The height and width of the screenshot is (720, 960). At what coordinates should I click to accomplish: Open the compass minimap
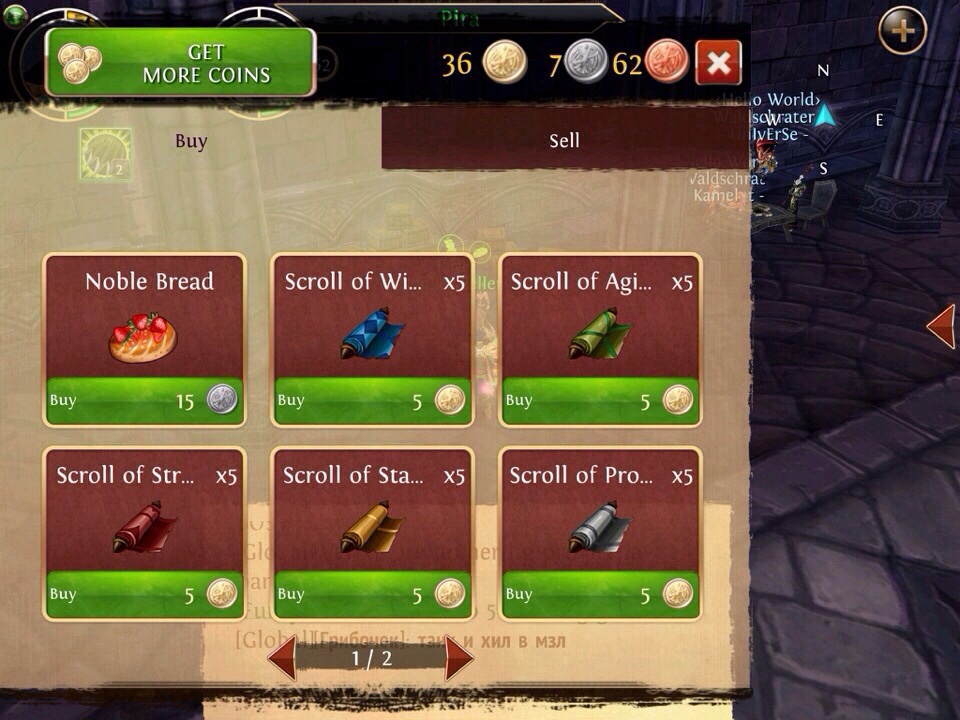click(824, 118)
